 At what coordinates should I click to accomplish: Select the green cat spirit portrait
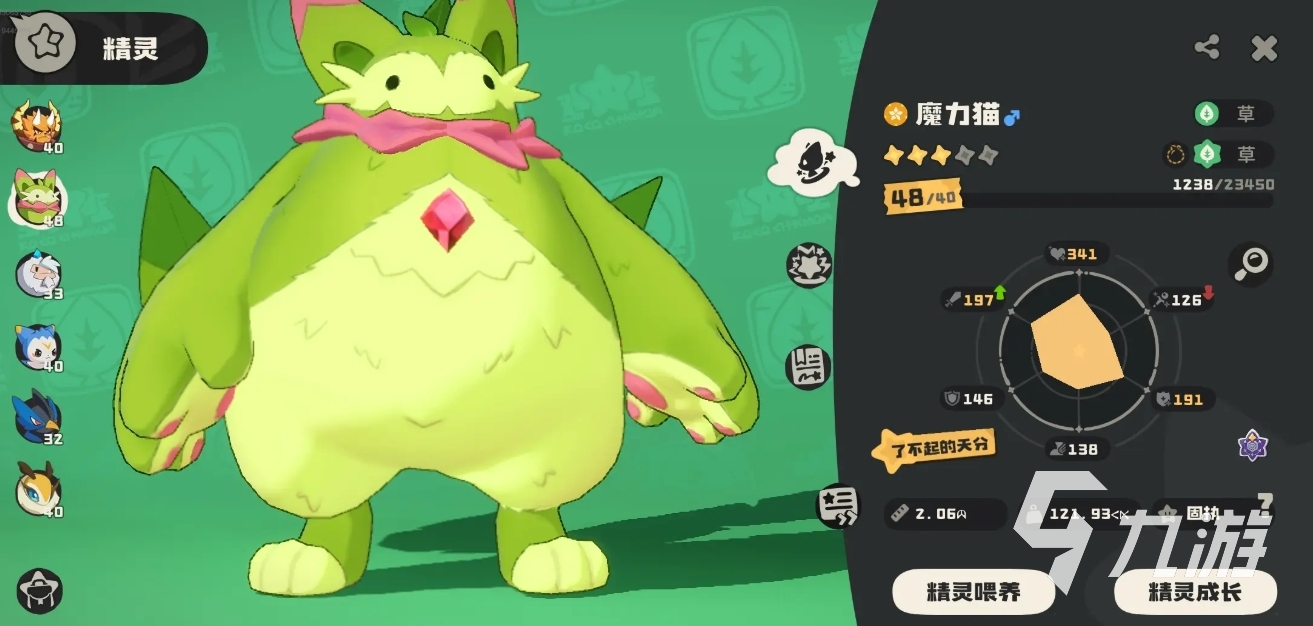click(38, 194)
